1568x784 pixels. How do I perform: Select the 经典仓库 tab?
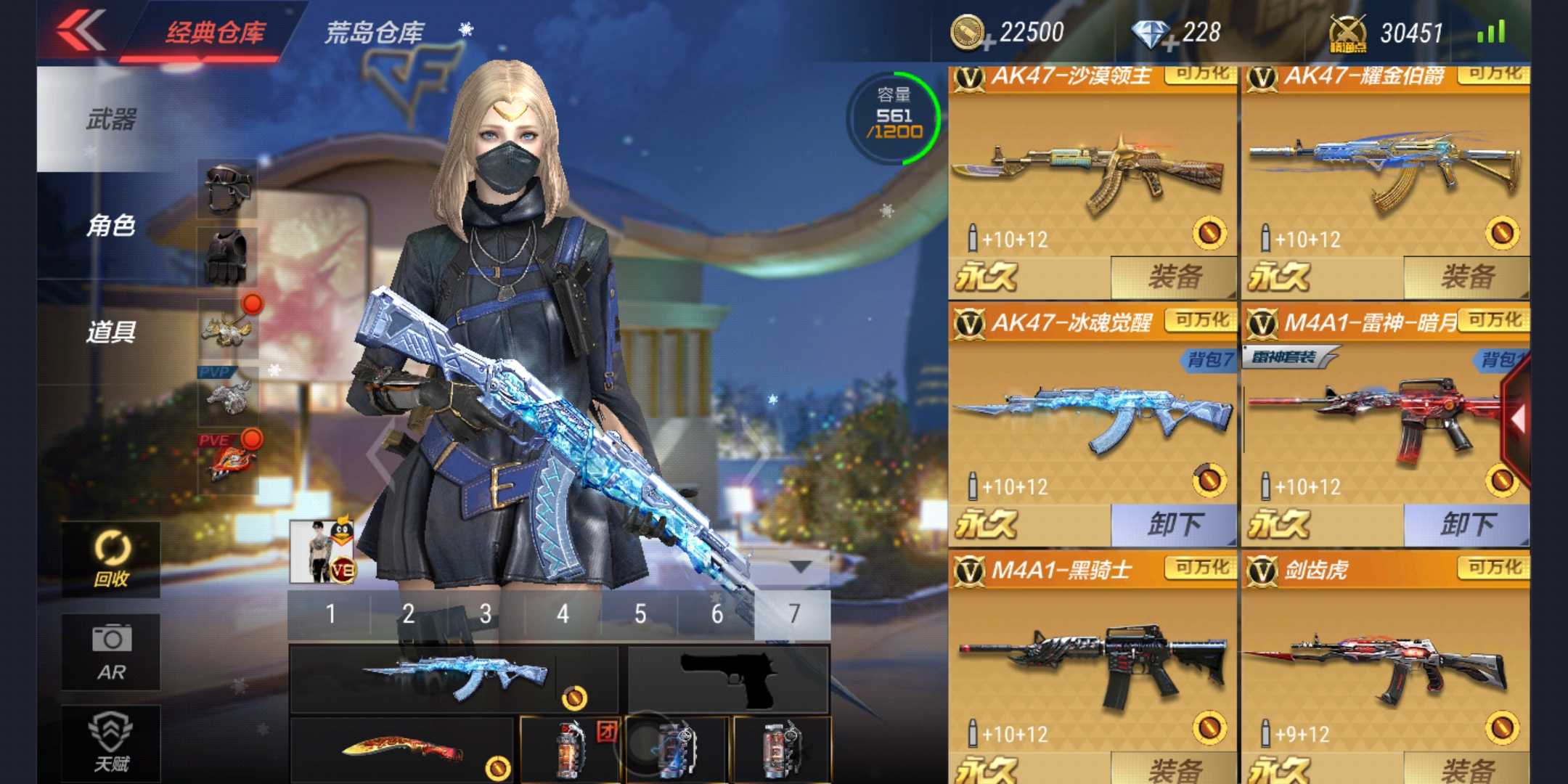(x=216, y=33)
